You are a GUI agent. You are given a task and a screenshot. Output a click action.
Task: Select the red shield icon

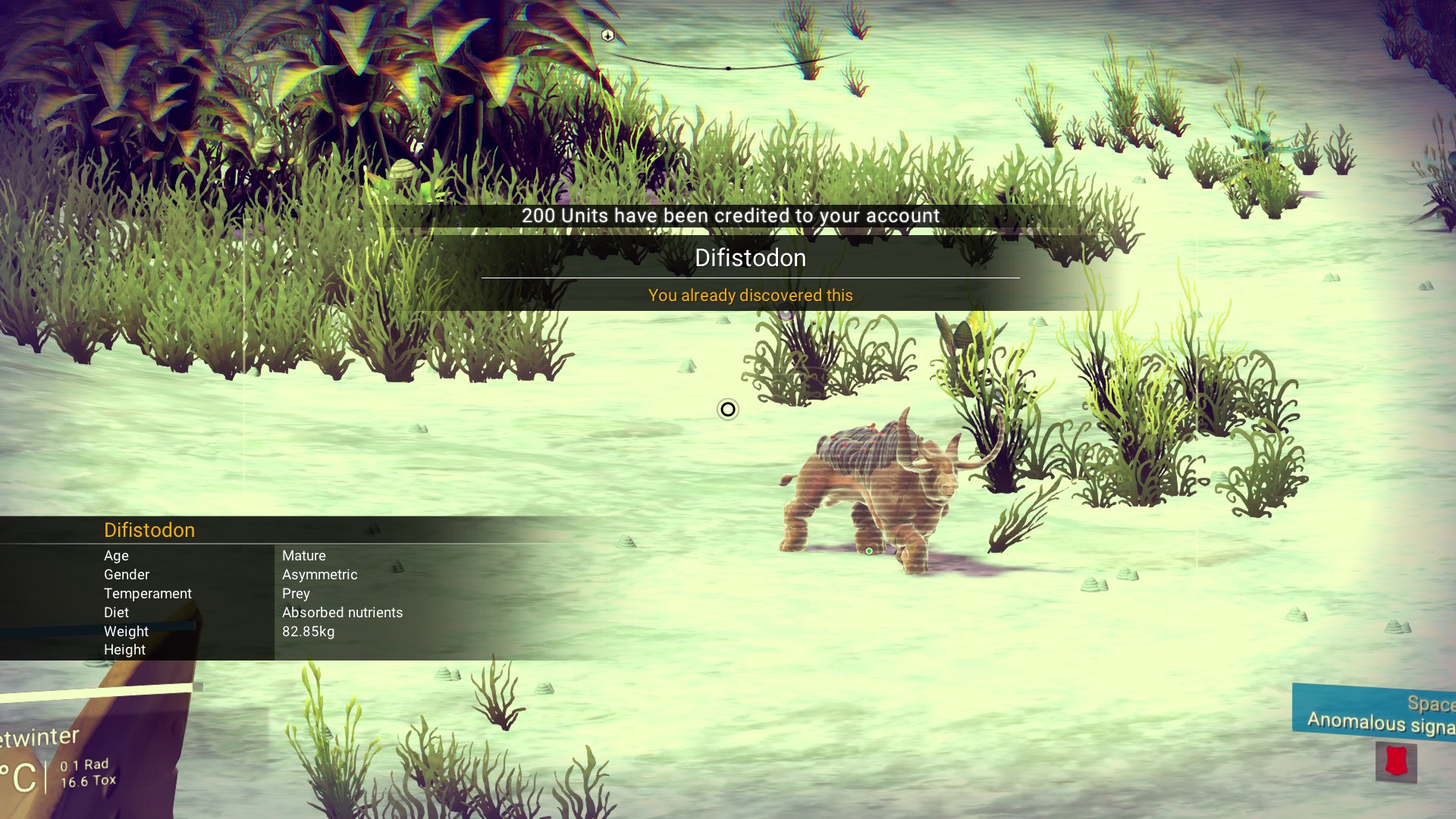(x=1396, y=761)
